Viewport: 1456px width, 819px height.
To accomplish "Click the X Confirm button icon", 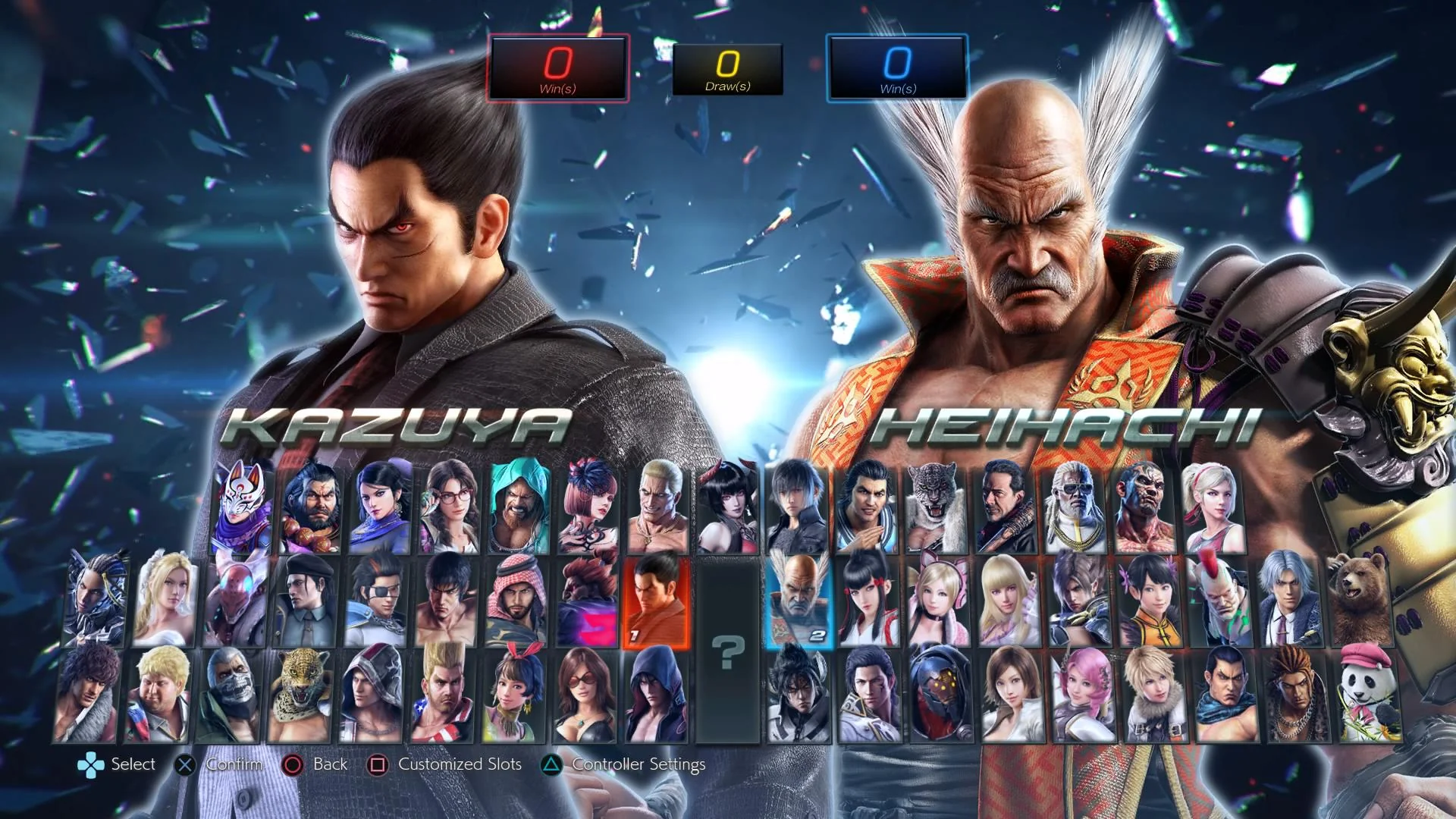I will (184, 764).
